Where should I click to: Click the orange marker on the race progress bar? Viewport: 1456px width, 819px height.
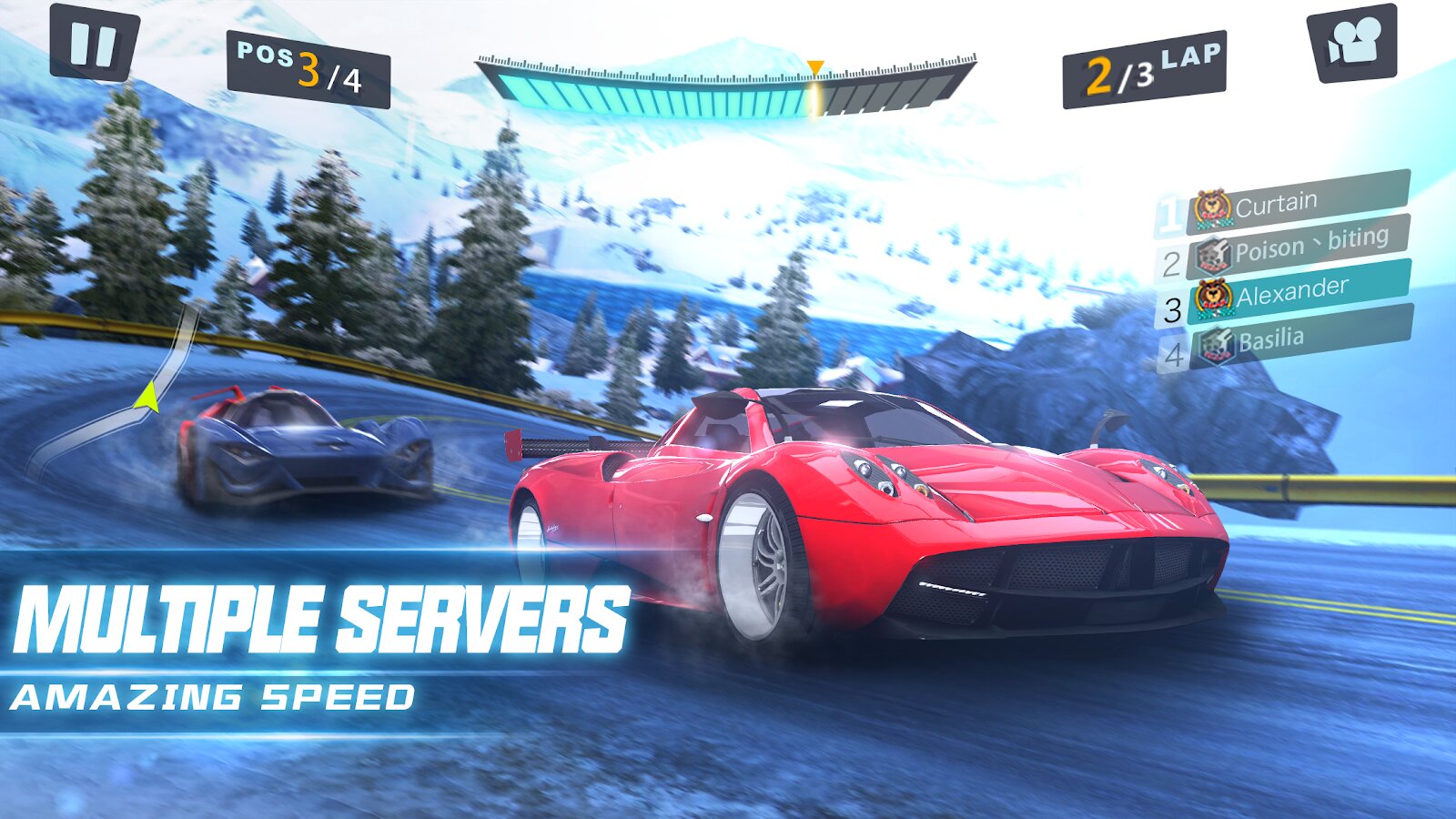815,66
